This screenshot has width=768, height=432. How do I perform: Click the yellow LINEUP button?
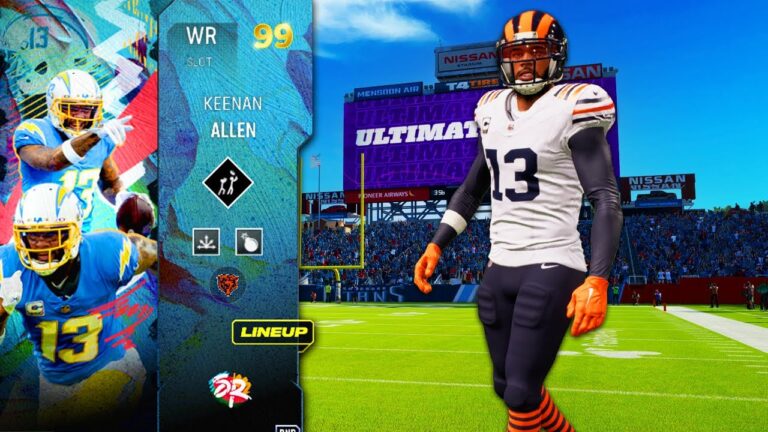[273, 333]
